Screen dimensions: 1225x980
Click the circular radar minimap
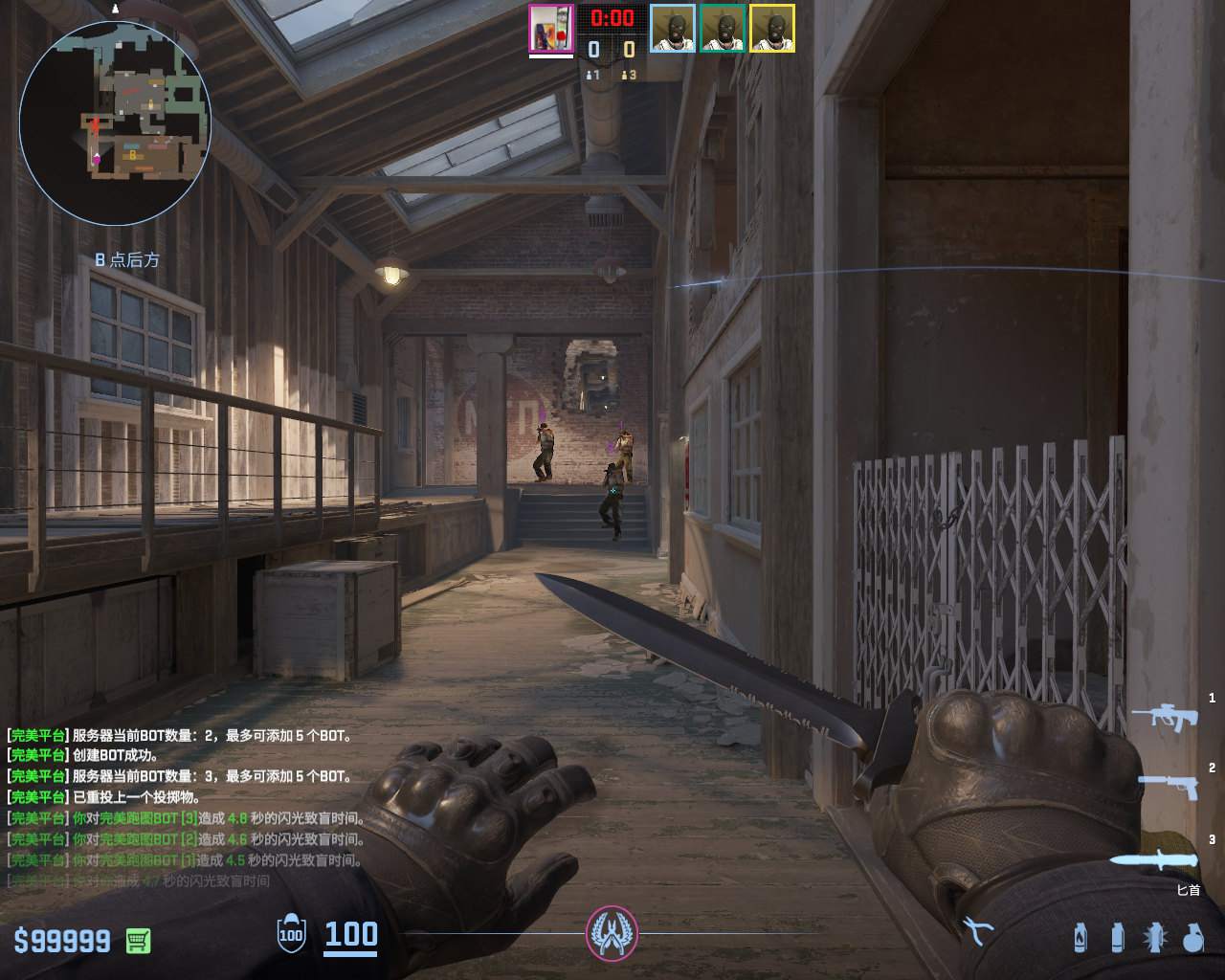point(115,124)
